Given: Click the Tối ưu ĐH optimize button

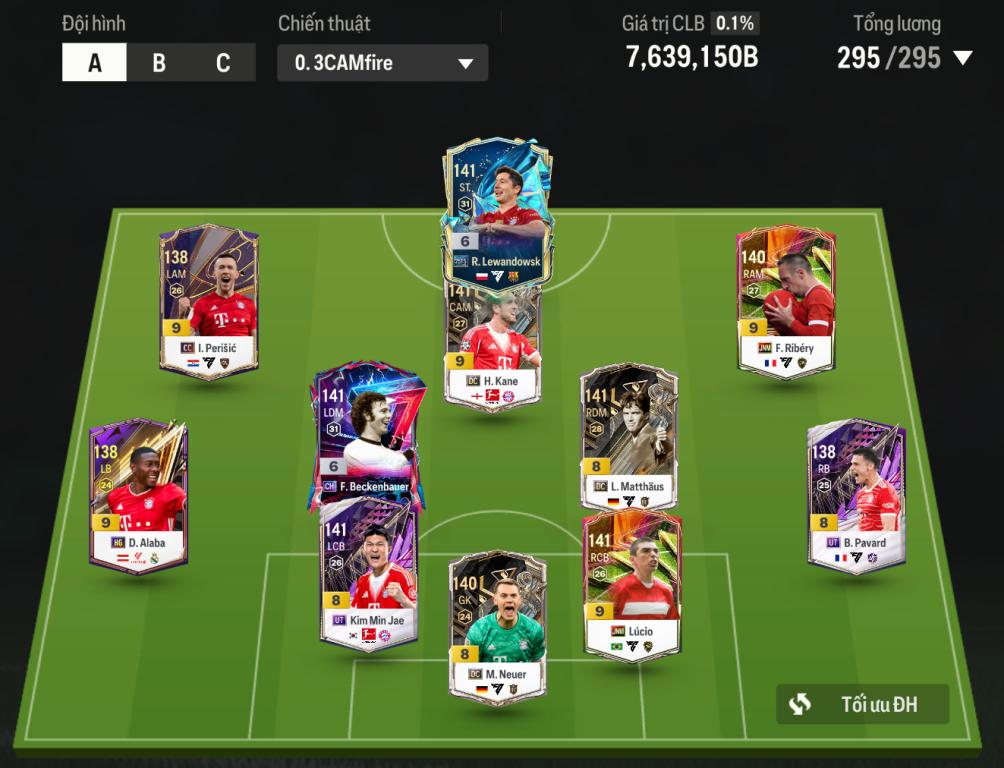Looking at the screenshot, I should tap(863, 704).
